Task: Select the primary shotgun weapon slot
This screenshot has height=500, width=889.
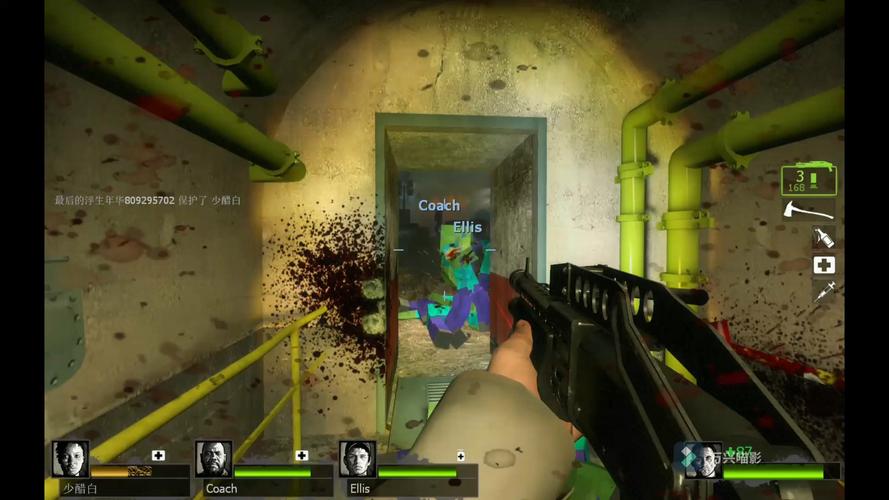Action: [808, 181]
